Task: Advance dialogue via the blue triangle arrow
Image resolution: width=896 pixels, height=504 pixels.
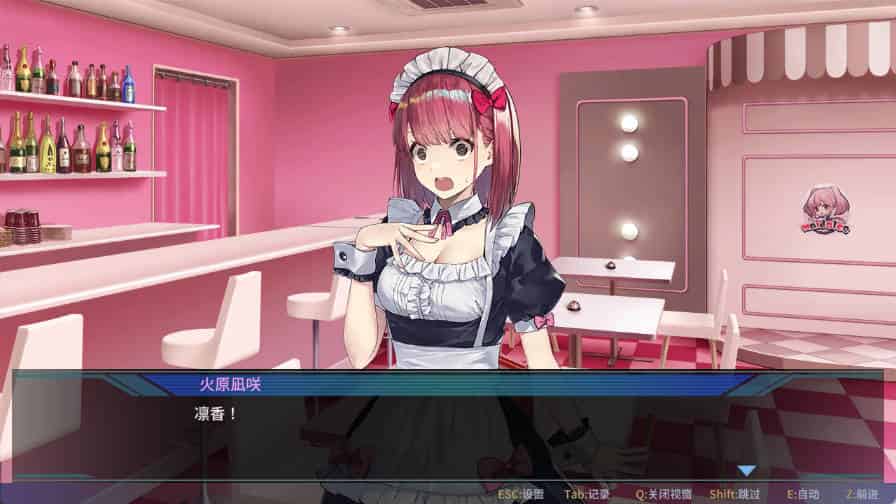Action: point(746,470)
